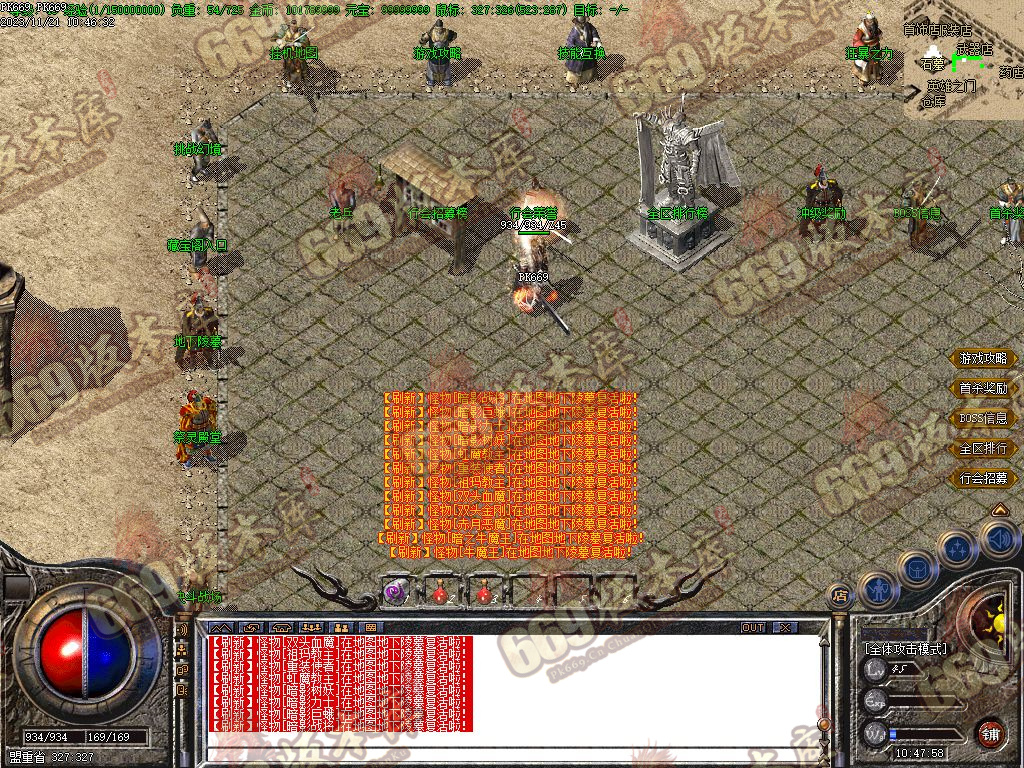
Task: Close the chat window with X
Action: click(x=786, y=627)
